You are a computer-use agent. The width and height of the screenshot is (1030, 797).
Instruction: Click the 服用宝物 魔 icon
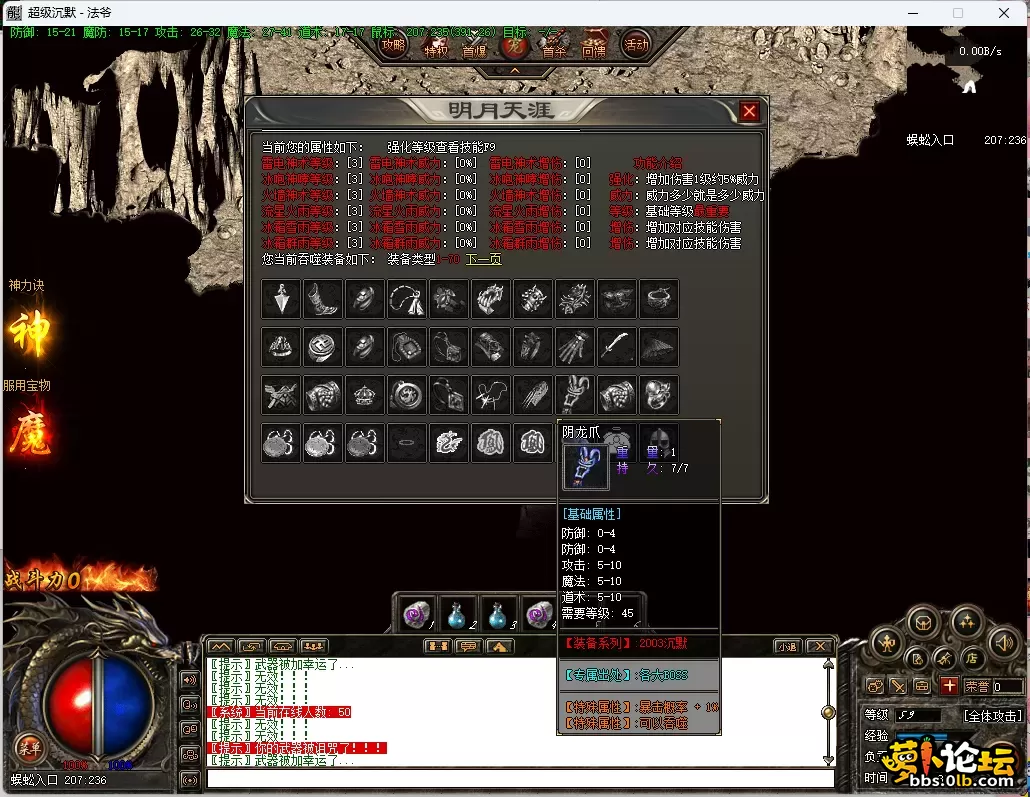tap(29, 432)
